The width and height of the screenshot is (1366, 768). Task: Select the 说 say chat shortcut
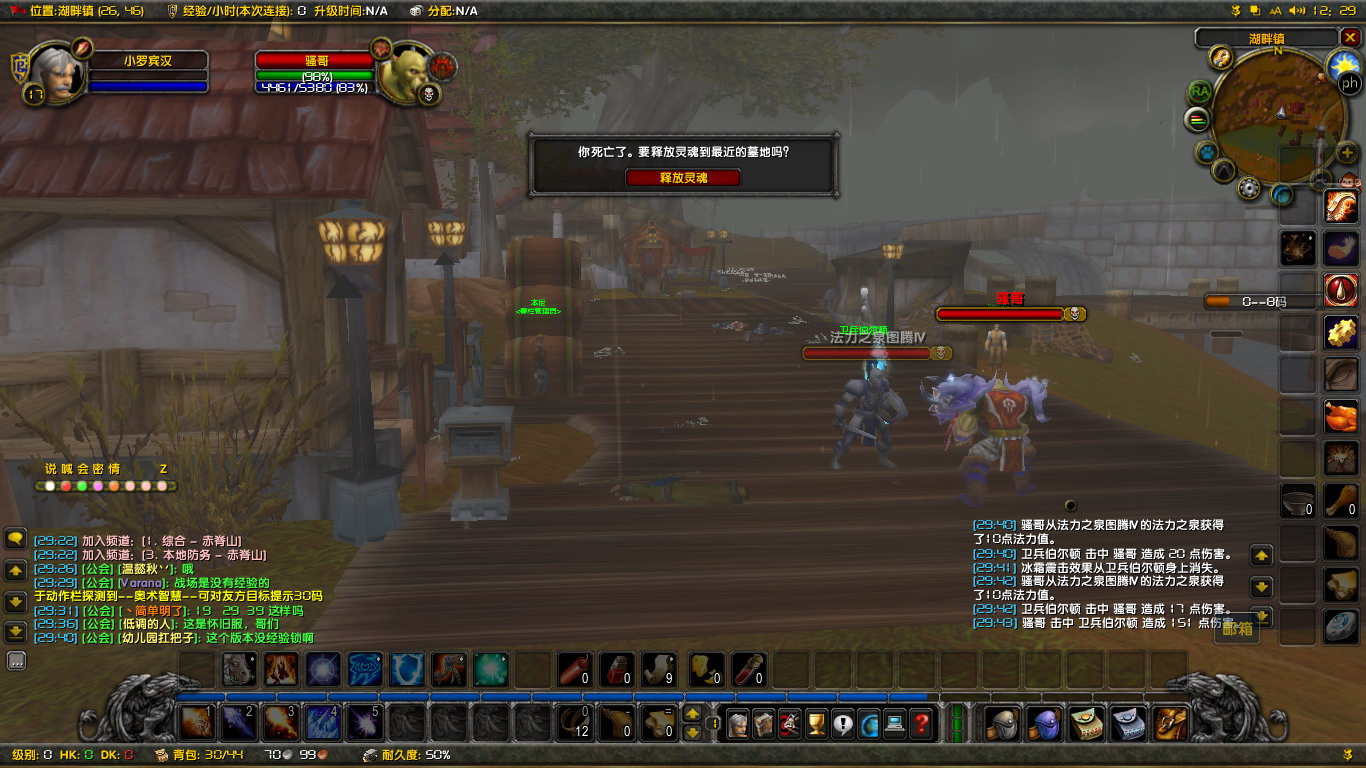click(x=50, y=468)
